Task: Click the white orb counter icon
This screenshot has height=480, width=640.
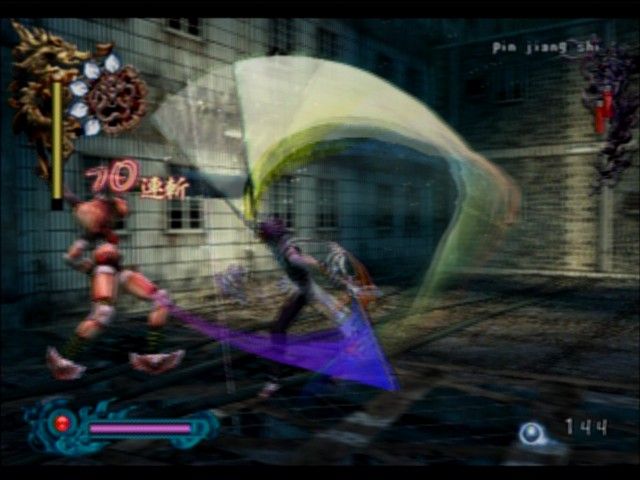Action: pyautogui.click(x=532, y=432)
